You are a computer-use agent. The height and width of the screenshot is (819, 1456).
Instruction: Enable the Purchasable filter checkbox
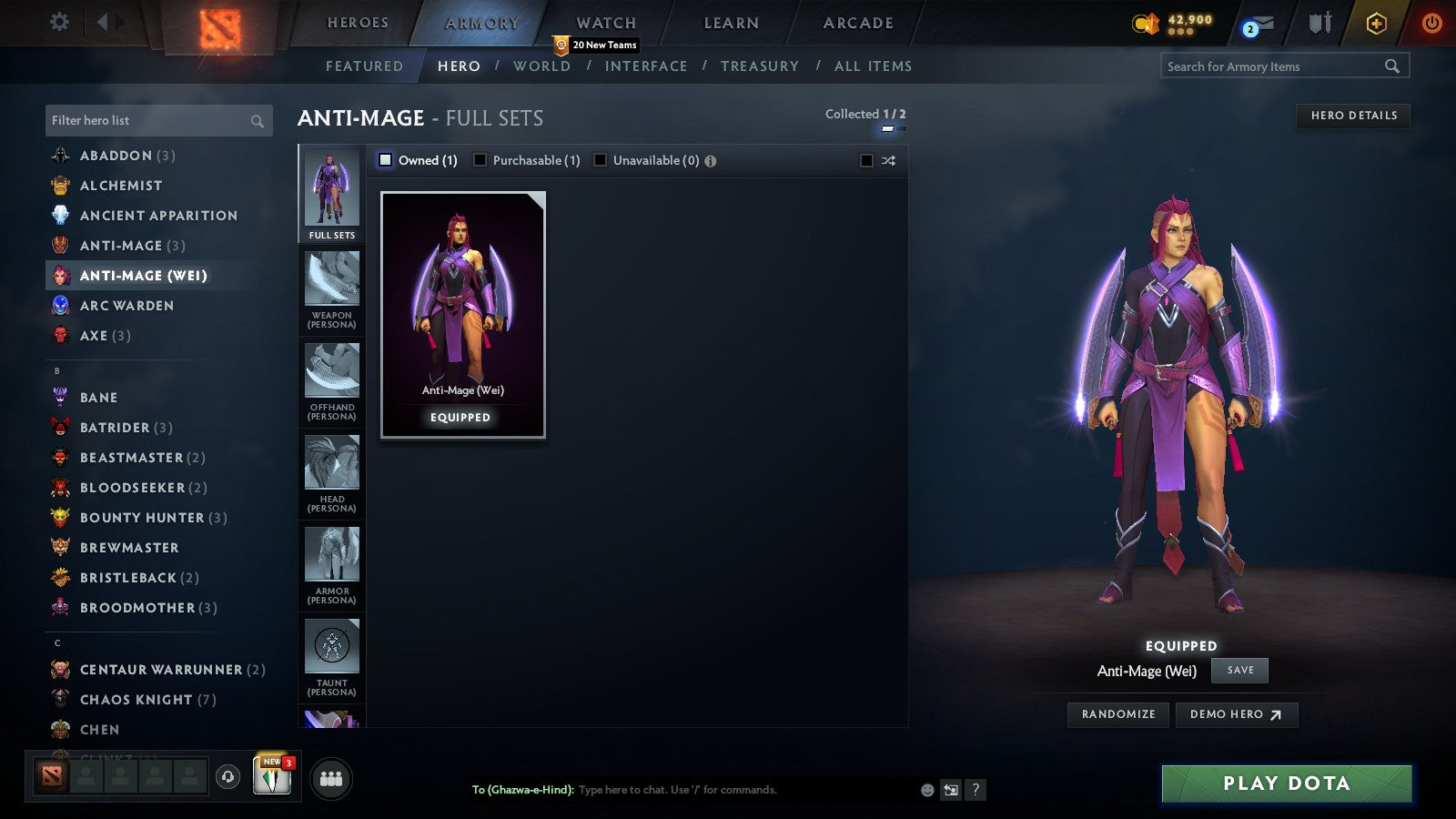click(480, 159)
